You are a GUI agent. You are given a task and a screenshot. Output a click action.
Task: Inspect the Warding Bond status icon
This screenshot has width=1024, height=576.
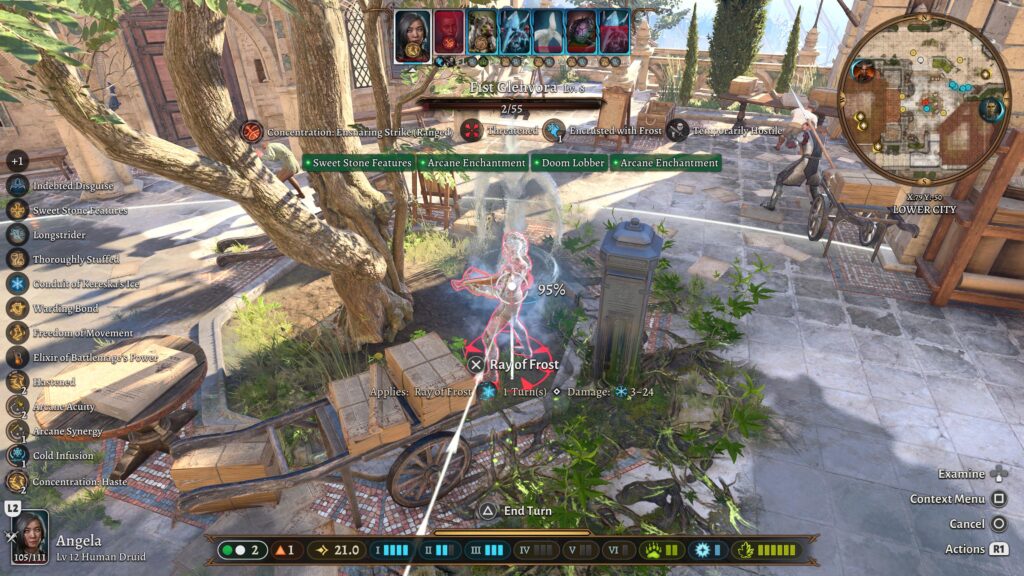(x=17, y=308)
